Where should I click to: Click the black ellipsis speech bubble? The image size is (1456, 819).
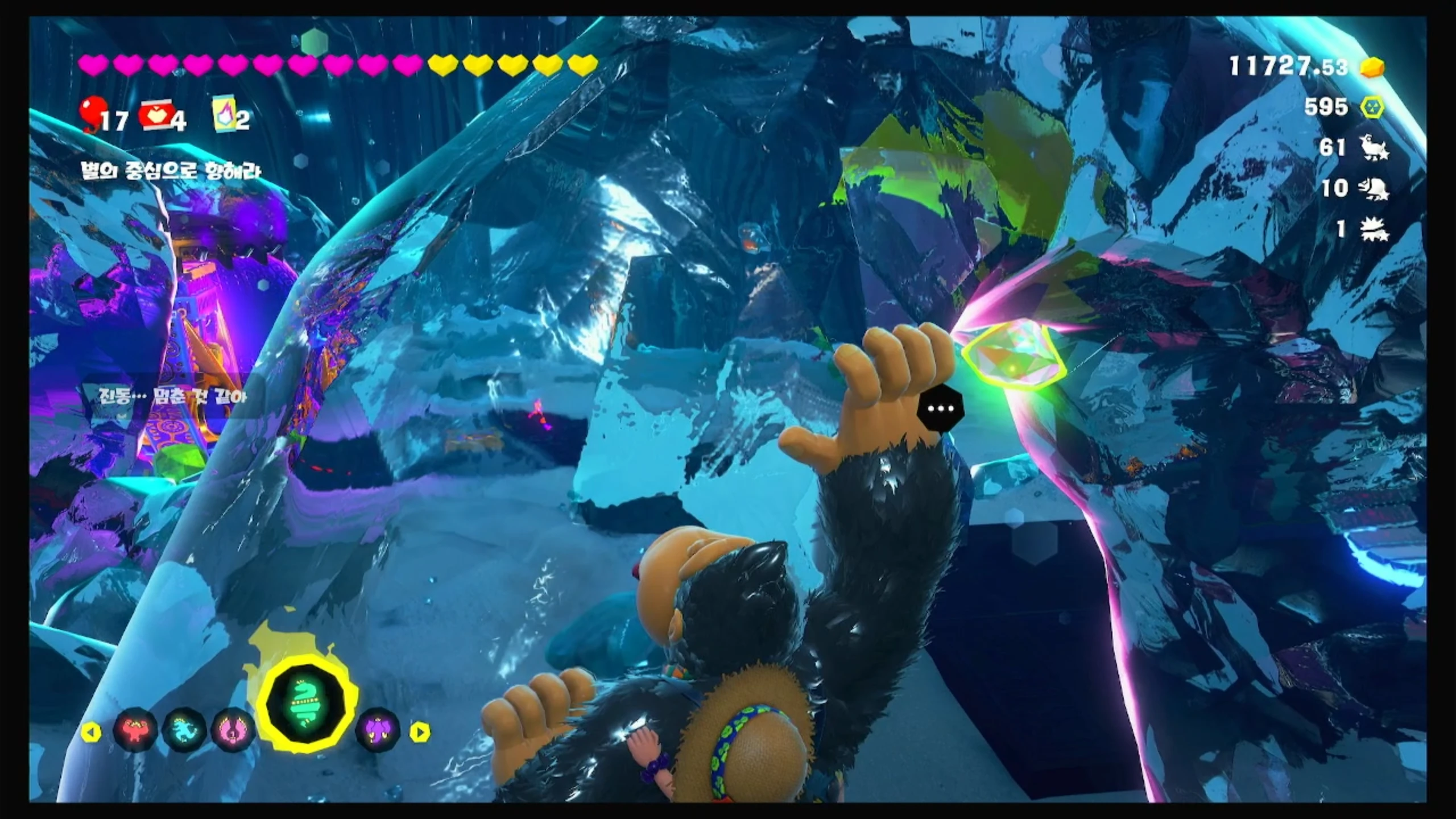pos(941,408)
